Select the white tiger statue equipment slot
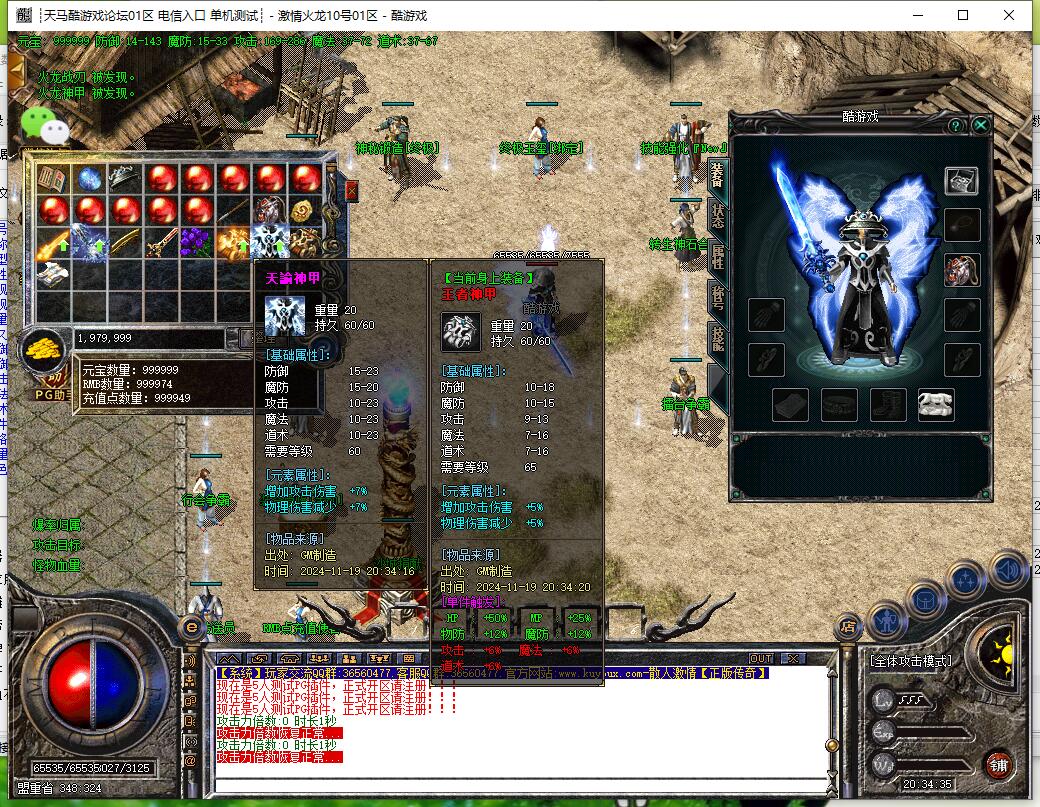1040x807 pixels. pos(936,404)
